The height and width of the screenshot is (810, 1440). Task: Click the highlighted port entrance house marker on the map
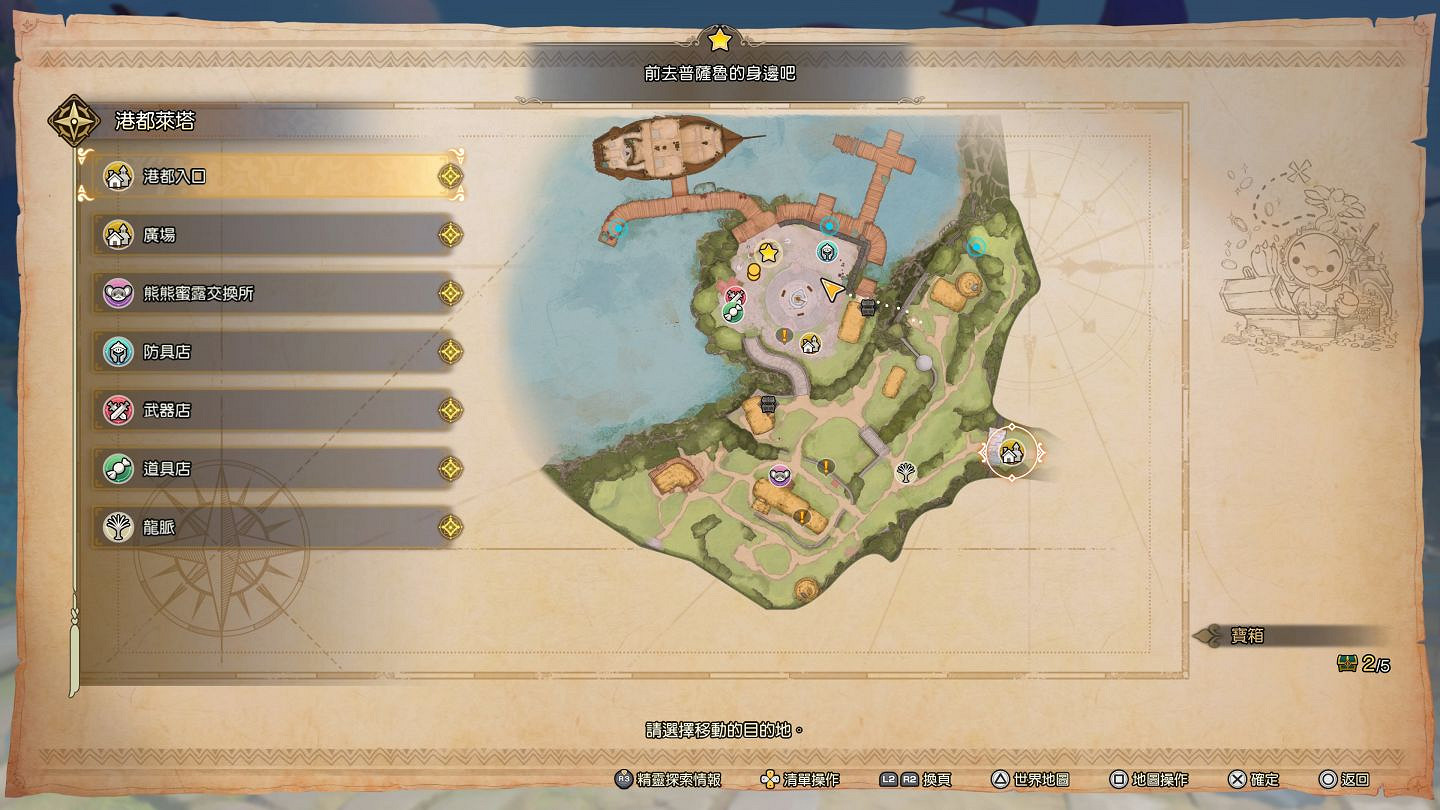[1012, 453]
